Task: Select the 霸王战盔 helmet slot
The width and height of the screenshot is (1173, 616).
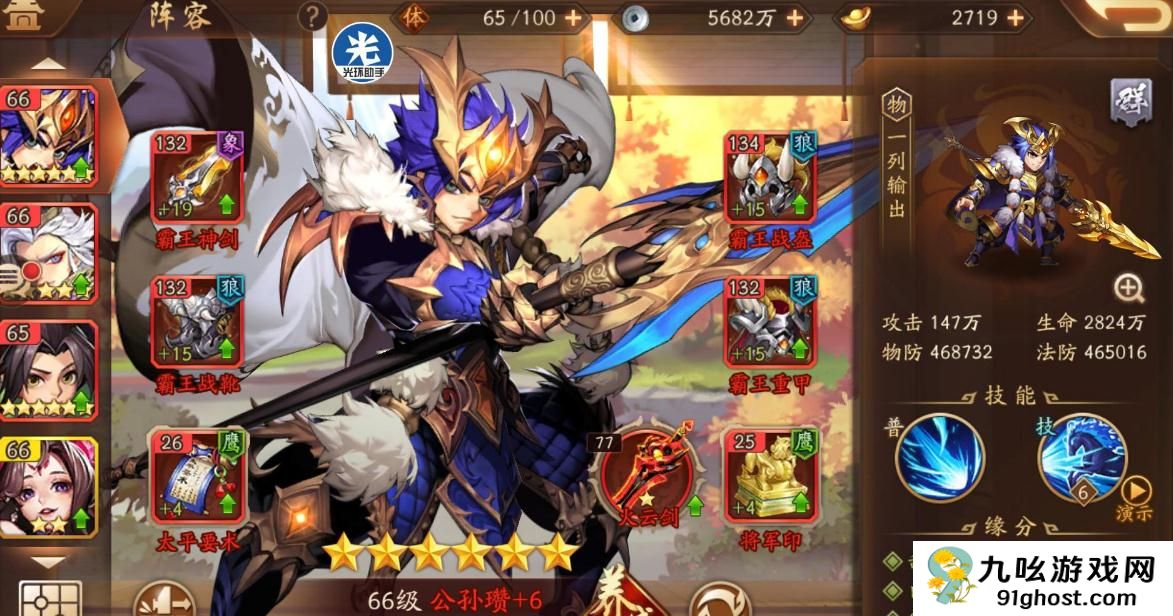Action: coord(770,179)
